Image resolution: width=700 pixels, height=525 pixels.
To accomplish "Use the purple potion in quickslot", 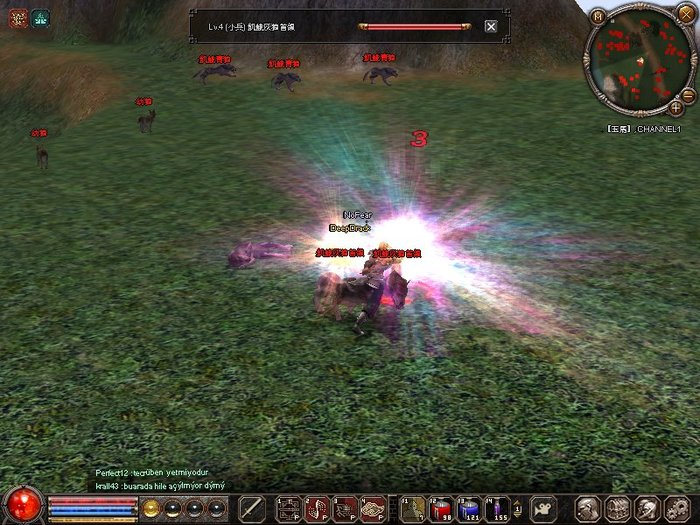I will tap(497, 507).
